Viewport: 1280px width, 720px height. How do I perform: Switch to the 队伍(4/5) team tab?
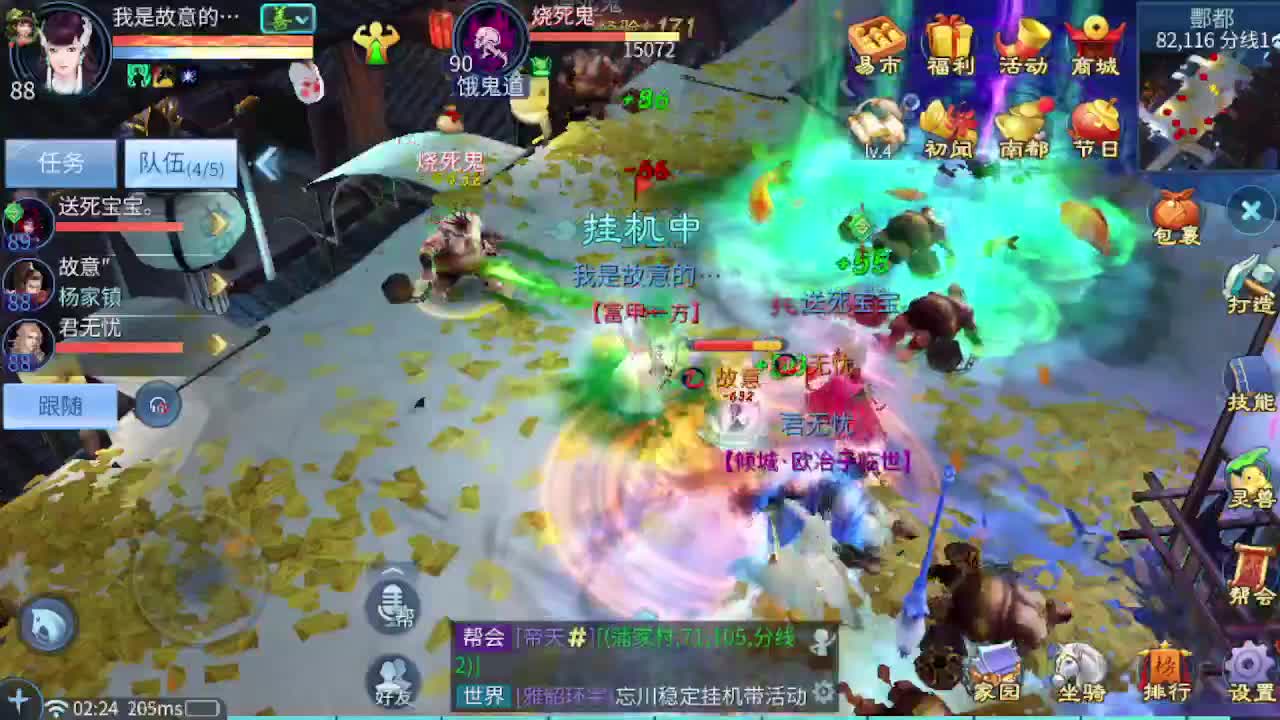[180, 163]
